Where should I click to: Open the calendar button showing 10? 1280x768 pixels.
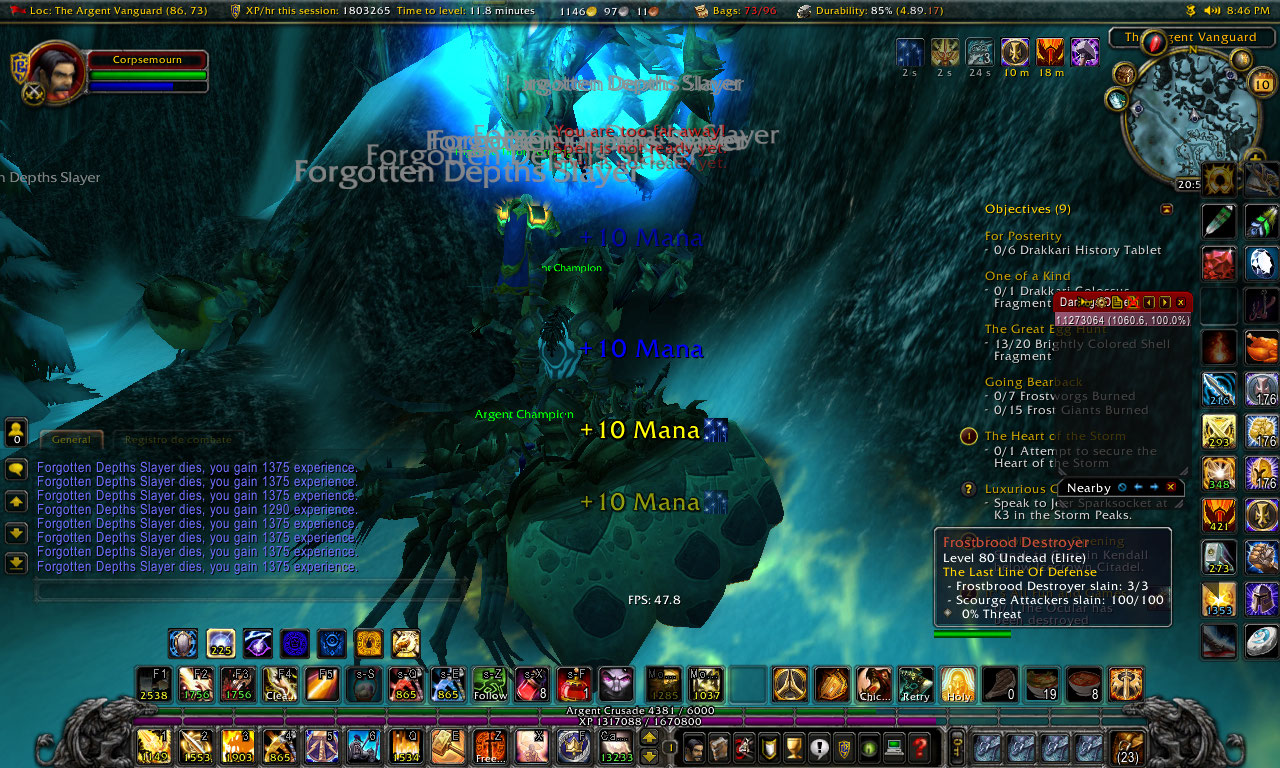pos(1260,84)
